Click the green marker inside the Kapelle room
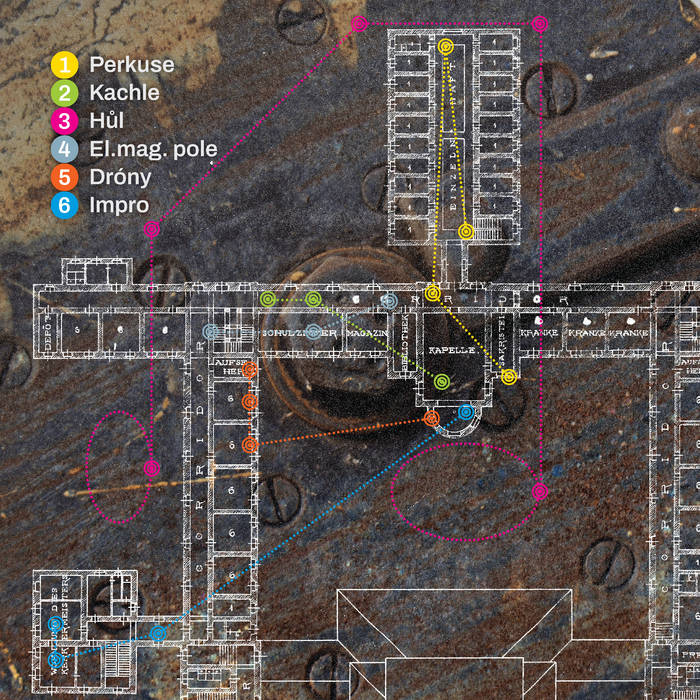 point(441,380)
